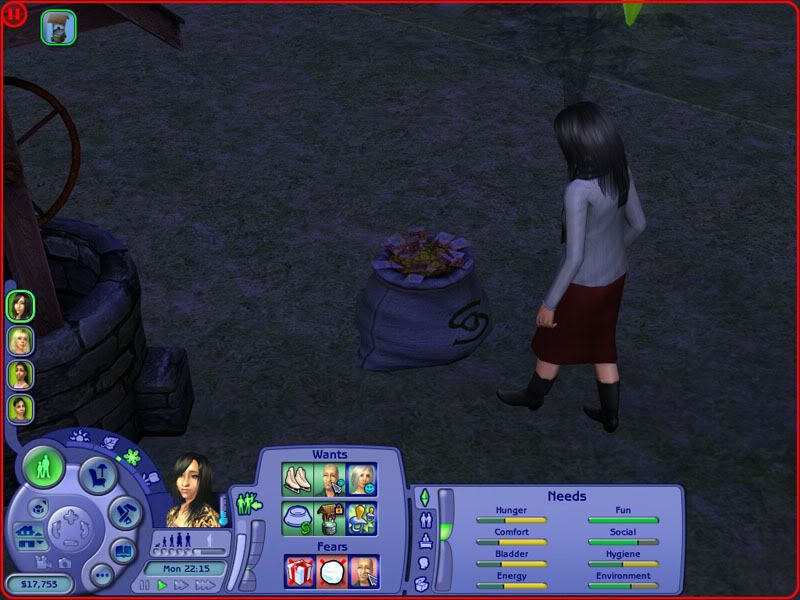Viewport: 800px width, 600px height.
Task: Select the pet bowl want with dollar sign
Action: pyautogui.click(x=298, y=517)
